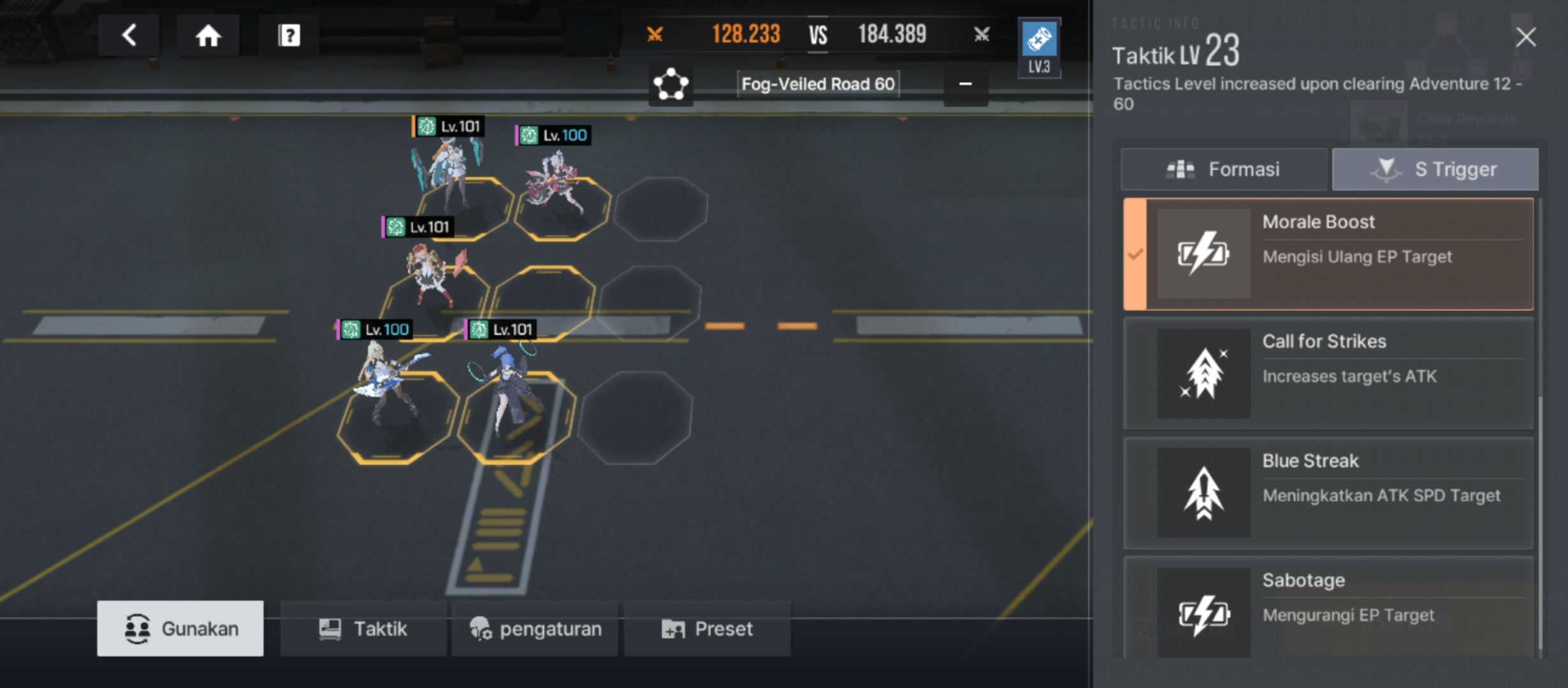Select Call for Strikes trigger

pyautogui.click(x=1328, y=373)
